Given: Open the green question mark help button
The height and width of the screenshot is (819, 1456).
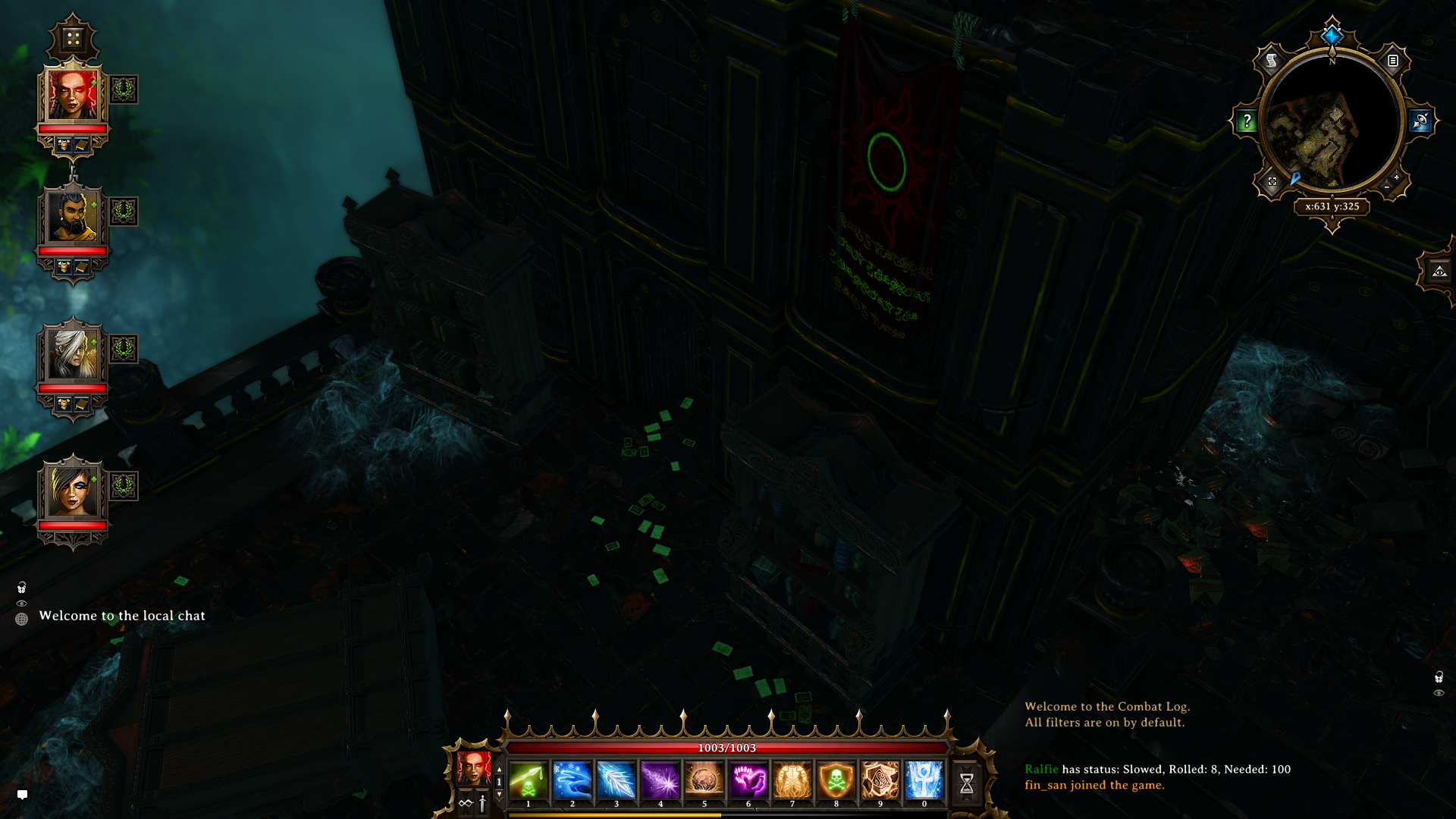Looking at the screenshot, I should [x=1247, y=121].
